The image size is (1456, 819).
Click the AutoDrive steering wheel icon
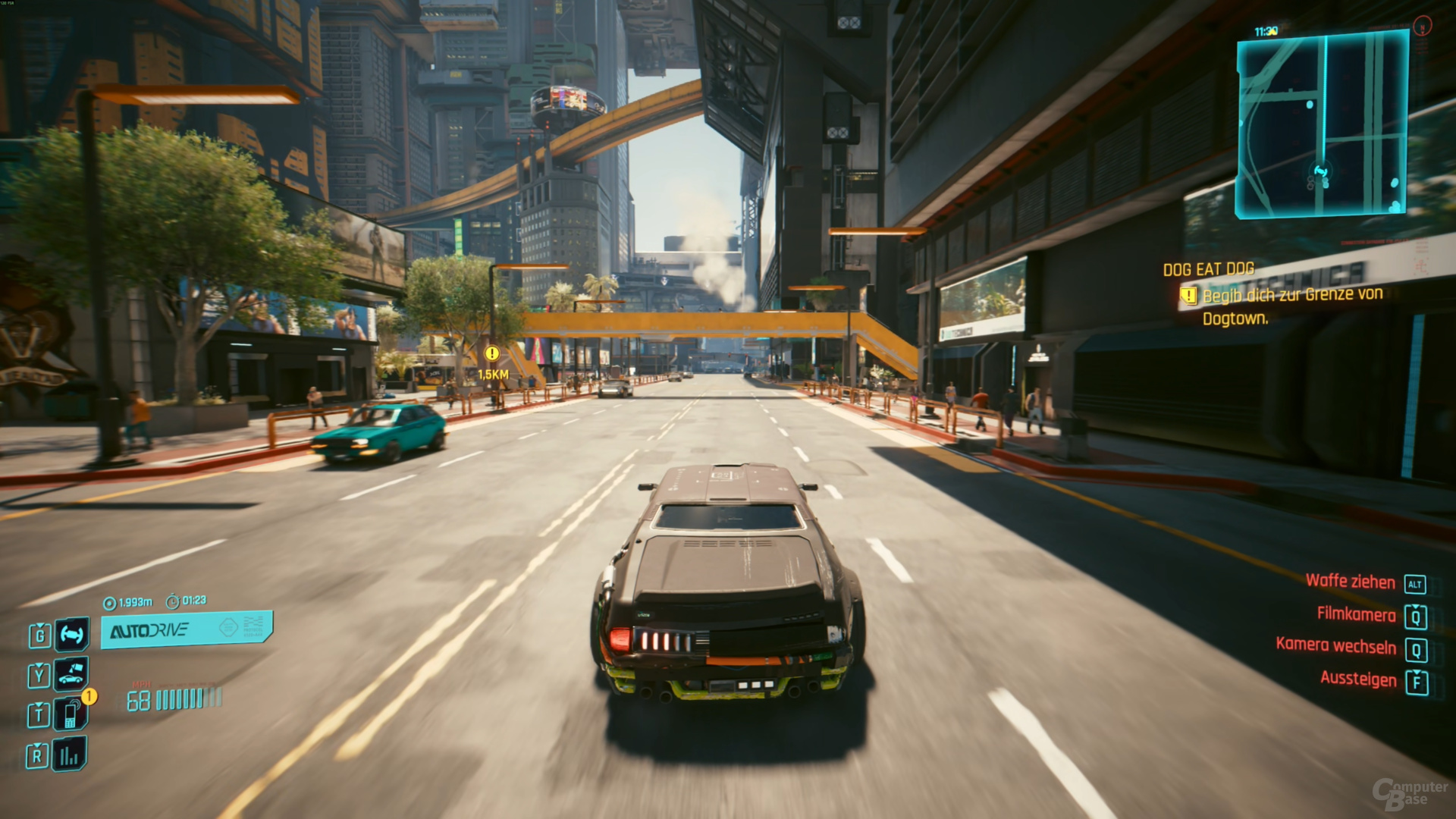point(72,634)
